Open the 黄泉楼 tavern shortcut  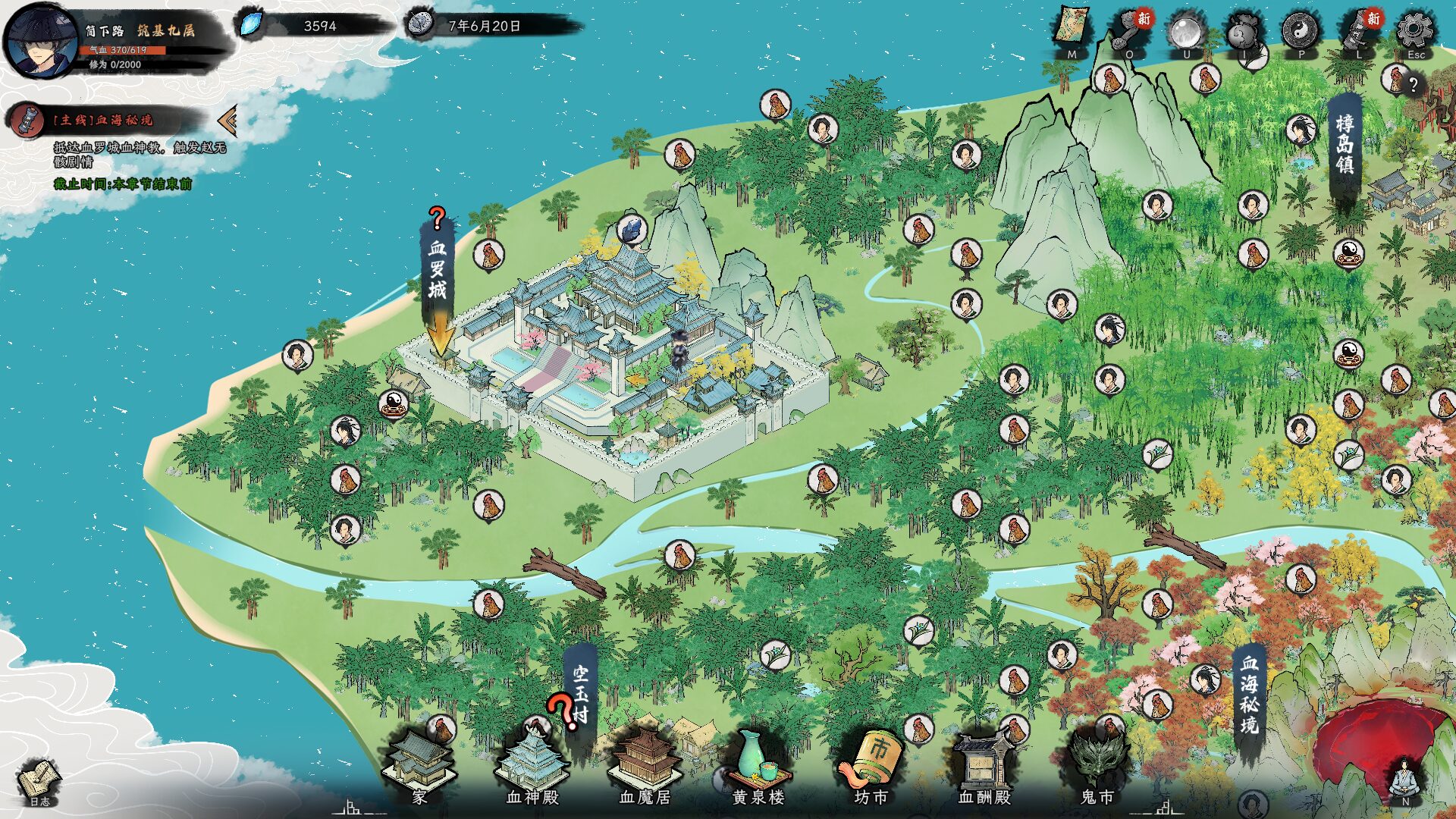click(x=758, y=766)
